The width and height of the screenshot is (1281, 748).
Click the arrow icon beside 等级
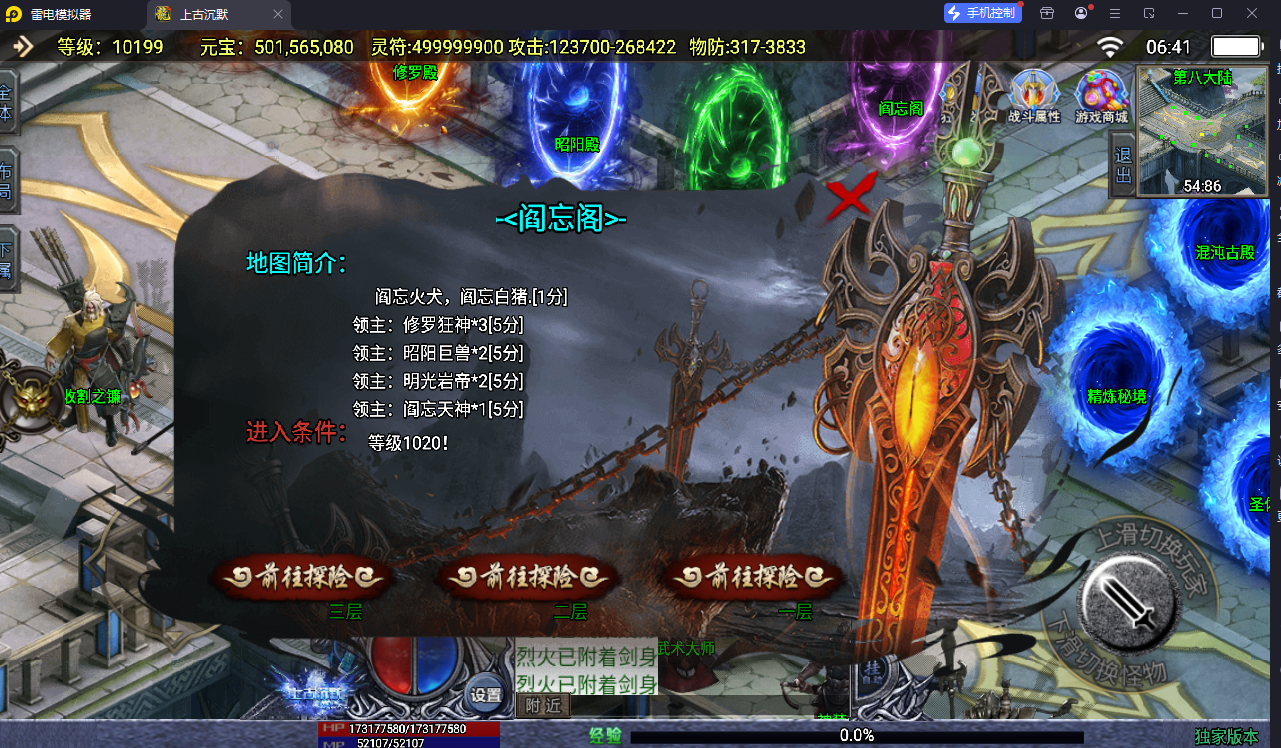click(x=22, y=47)
